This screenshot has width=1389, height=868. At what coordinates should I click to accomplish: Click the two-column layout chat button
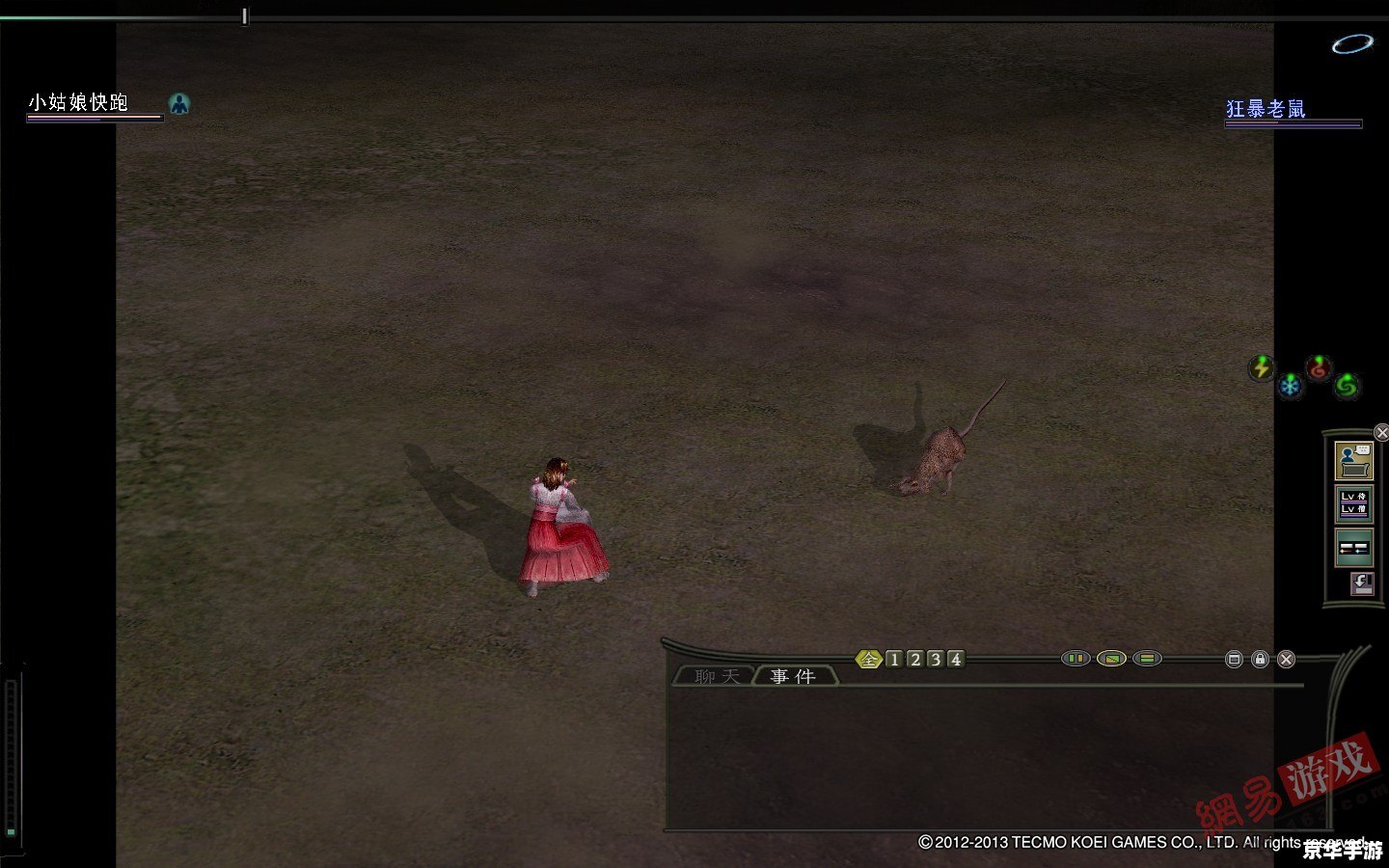1076,659
